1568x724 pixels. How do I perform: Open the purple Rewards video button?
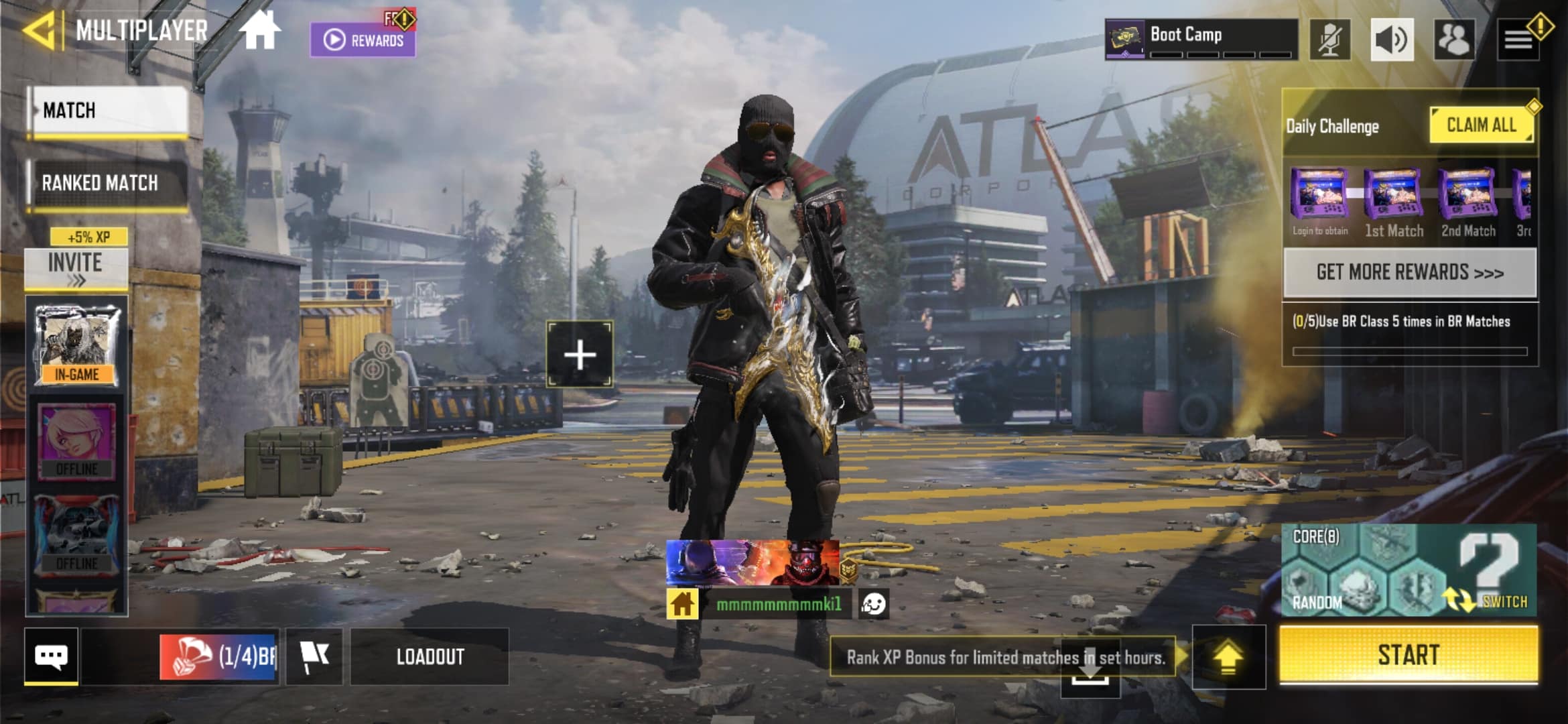363,39
